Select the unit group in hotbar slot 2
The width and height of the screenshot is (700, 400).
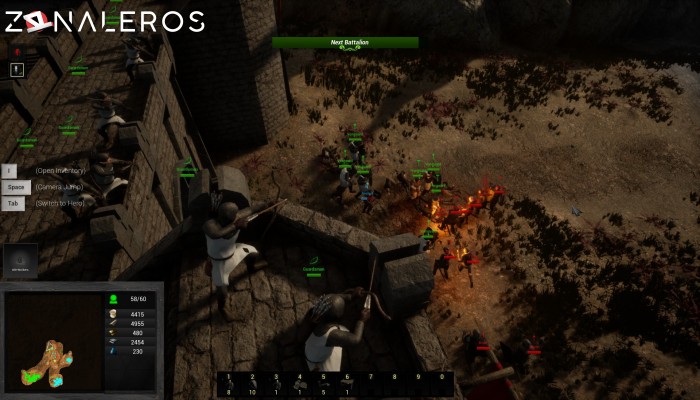coord(252,384)
